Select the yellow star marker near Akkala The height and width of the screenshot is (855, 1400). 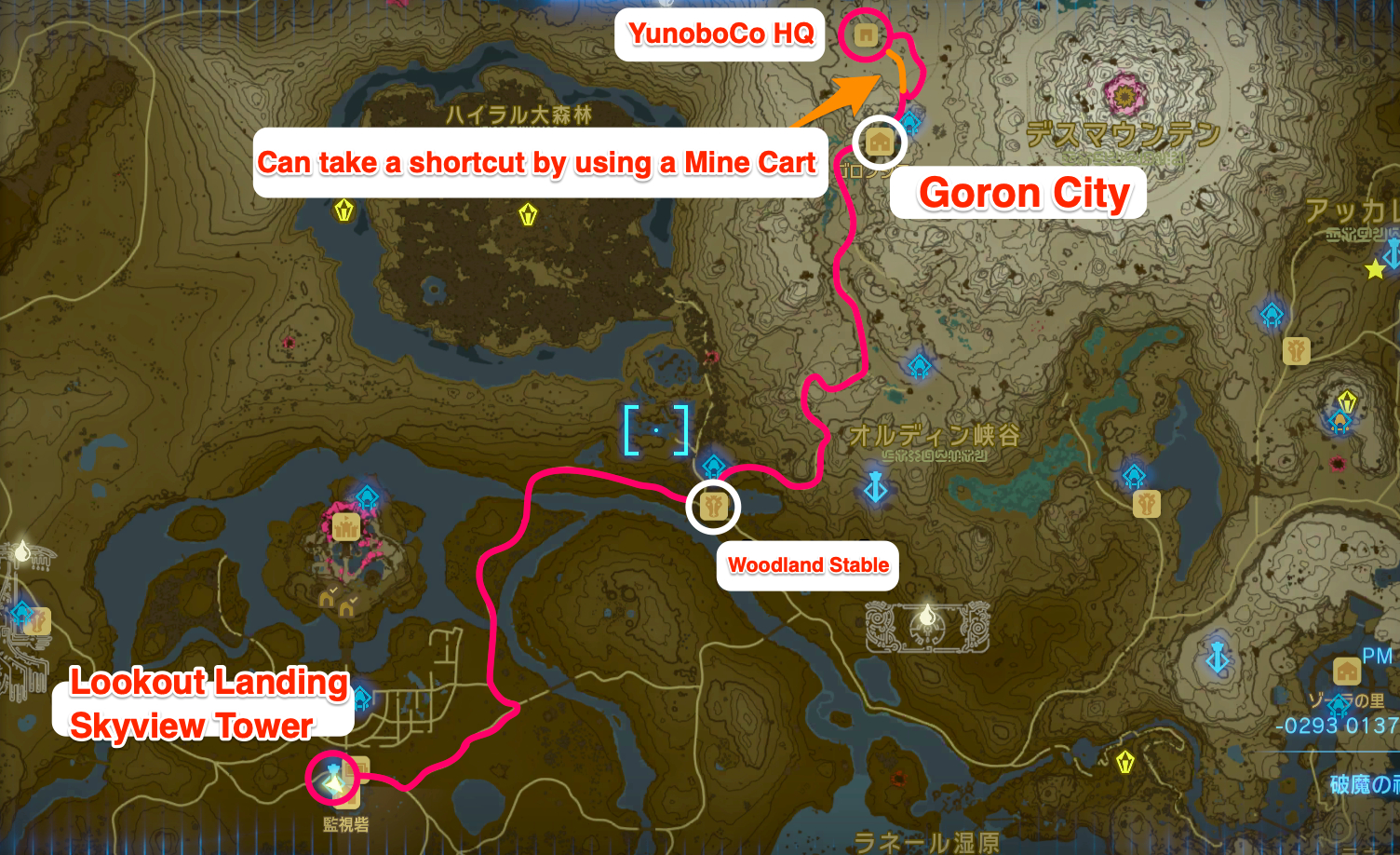[1374, 269]
